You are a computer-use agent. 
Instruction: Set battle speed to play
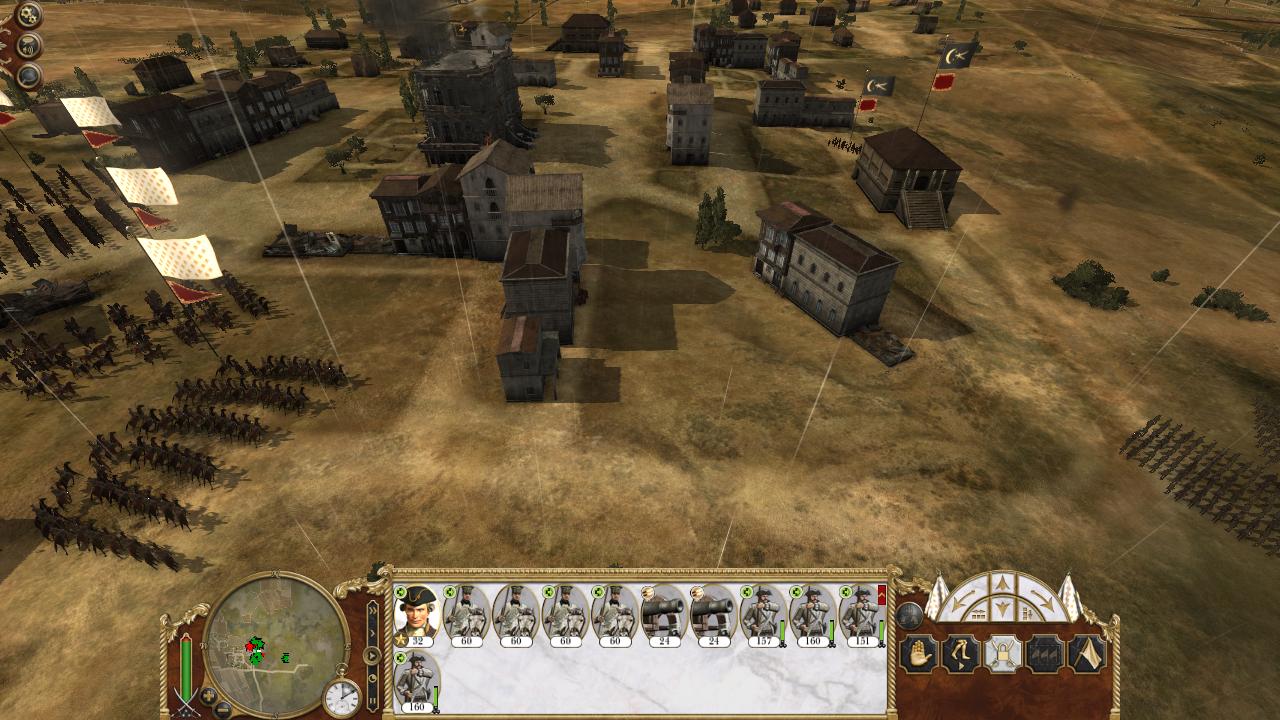click(372, 656)
